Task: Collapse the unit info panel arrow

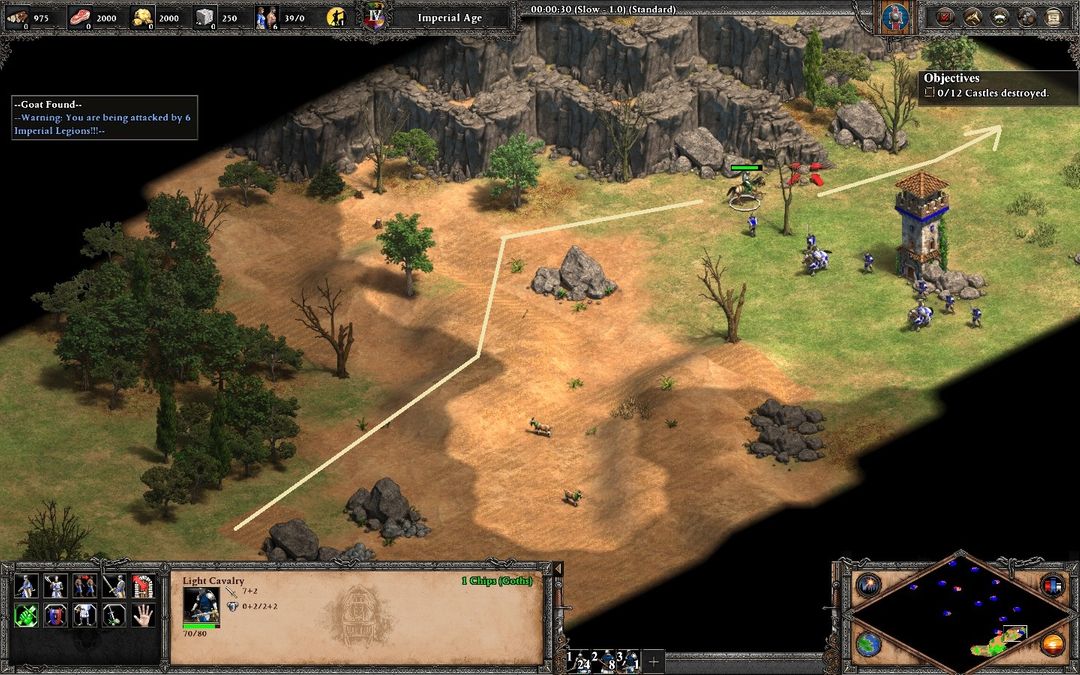Action: coord(557,569)
